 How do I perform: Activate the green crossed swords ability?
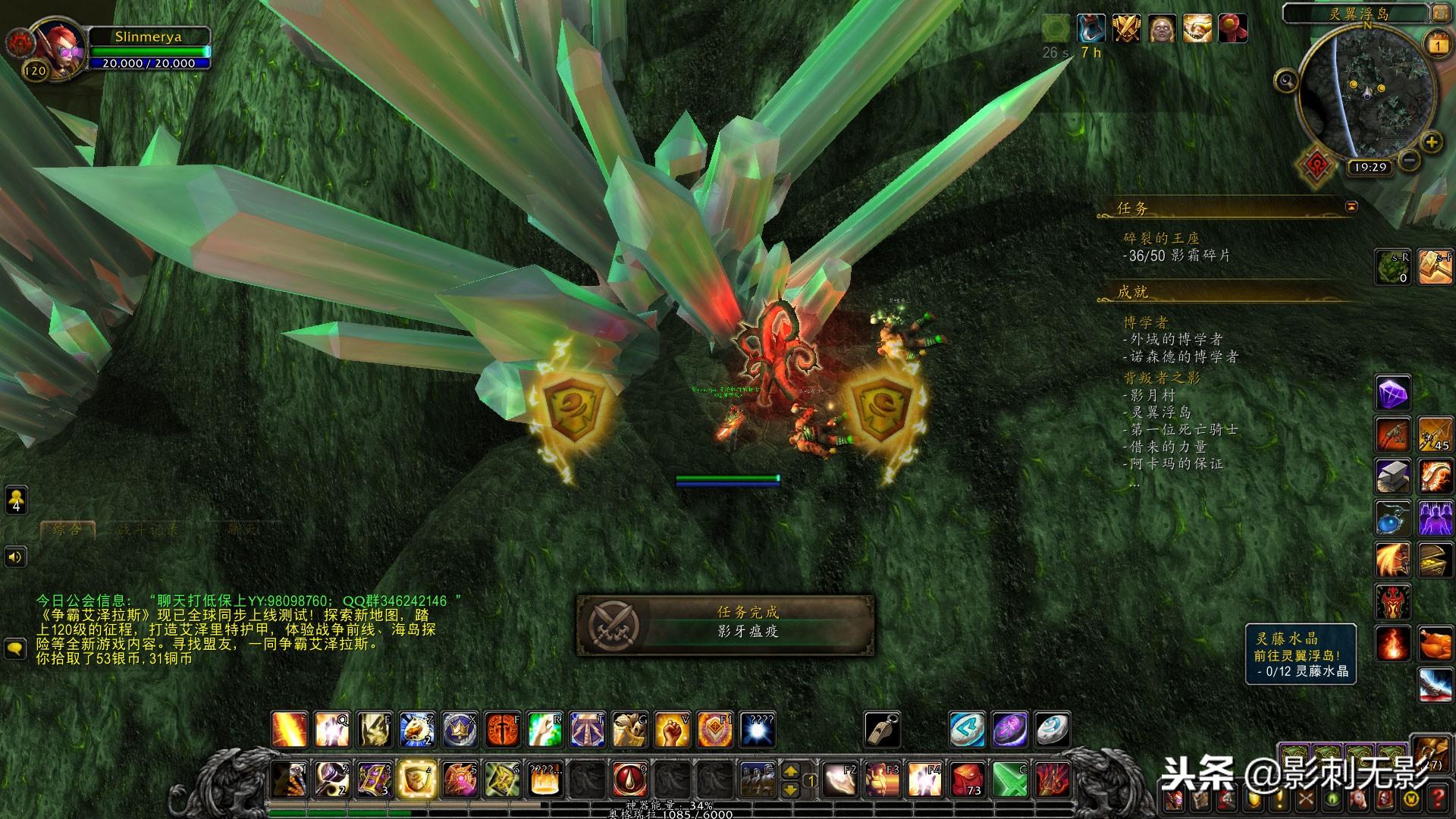coord(1010,780)
